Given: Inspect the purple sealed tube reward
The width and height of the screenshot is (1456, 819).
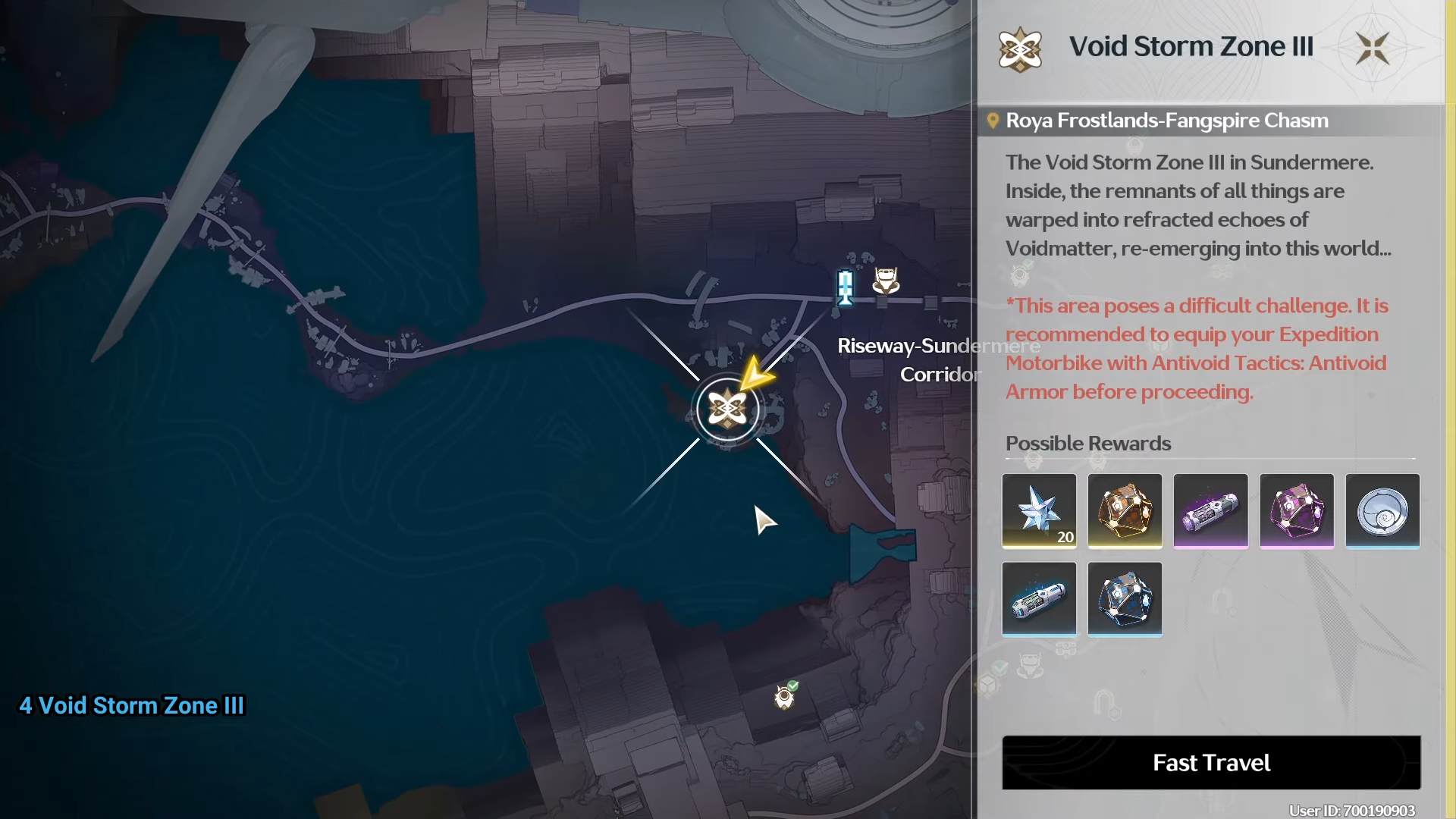Looking at the screenshot, I should (x=1210, y=510).
